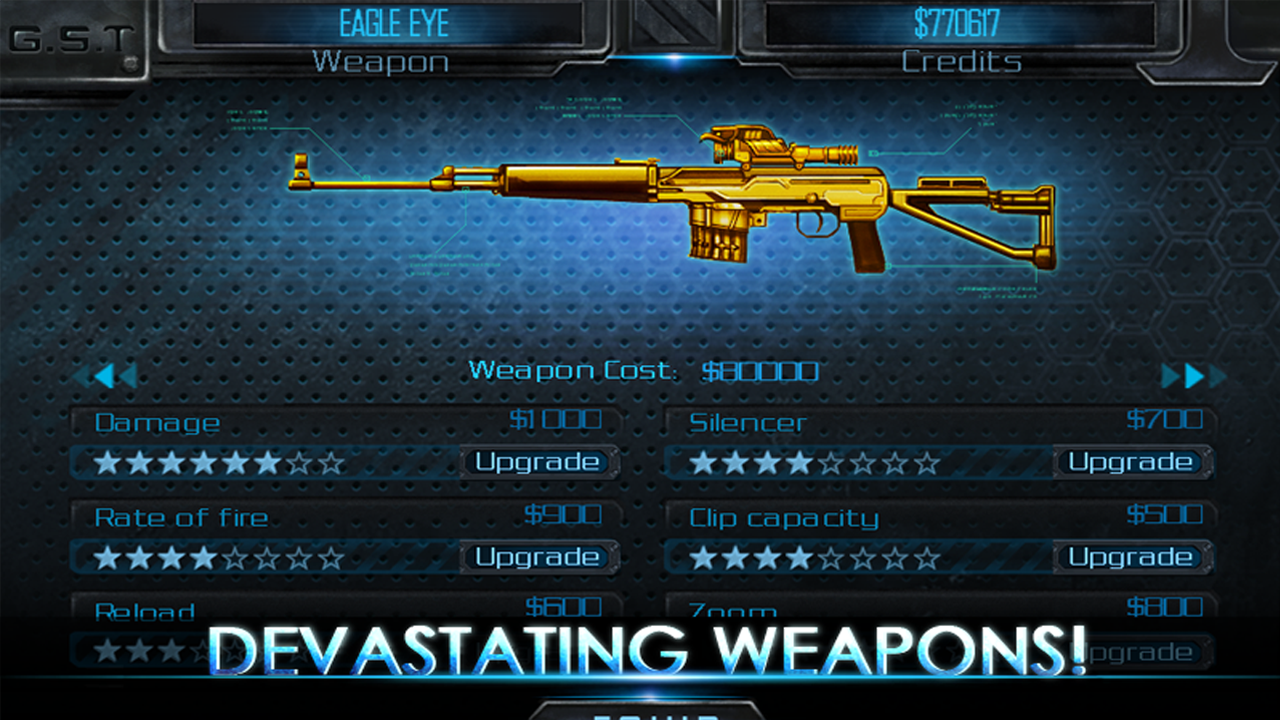Upgrade the Silencer attachment
The image size is (1280, 720).
[x=1133, y=462]
